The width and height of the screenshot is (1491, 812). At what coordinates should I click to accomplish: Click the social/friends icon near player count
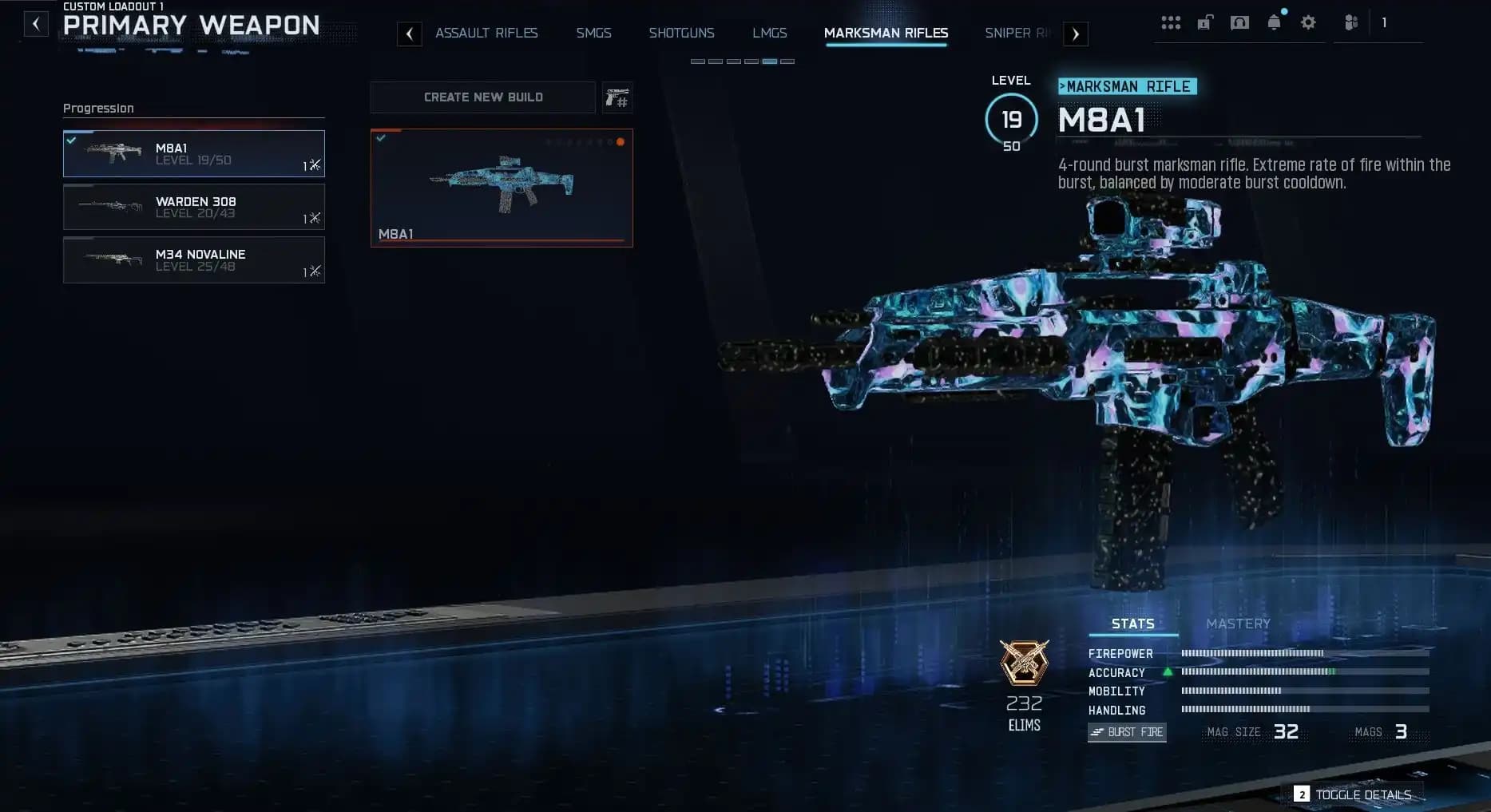(1350, 22)
